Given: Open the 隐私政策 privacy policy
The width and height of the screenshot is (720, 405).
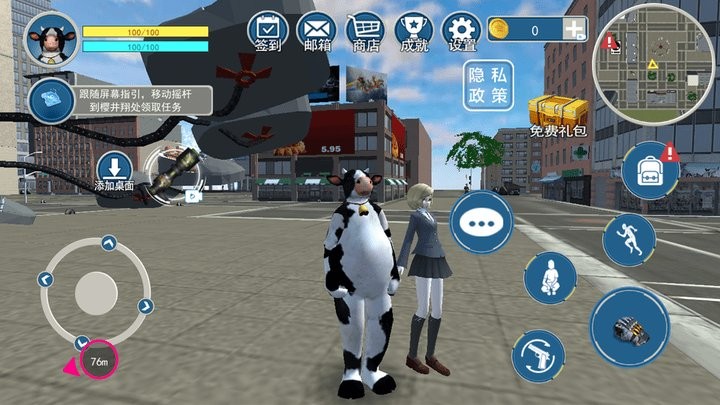Looking at the screenshot, I should pyautogui.click(x=487, y=86).
